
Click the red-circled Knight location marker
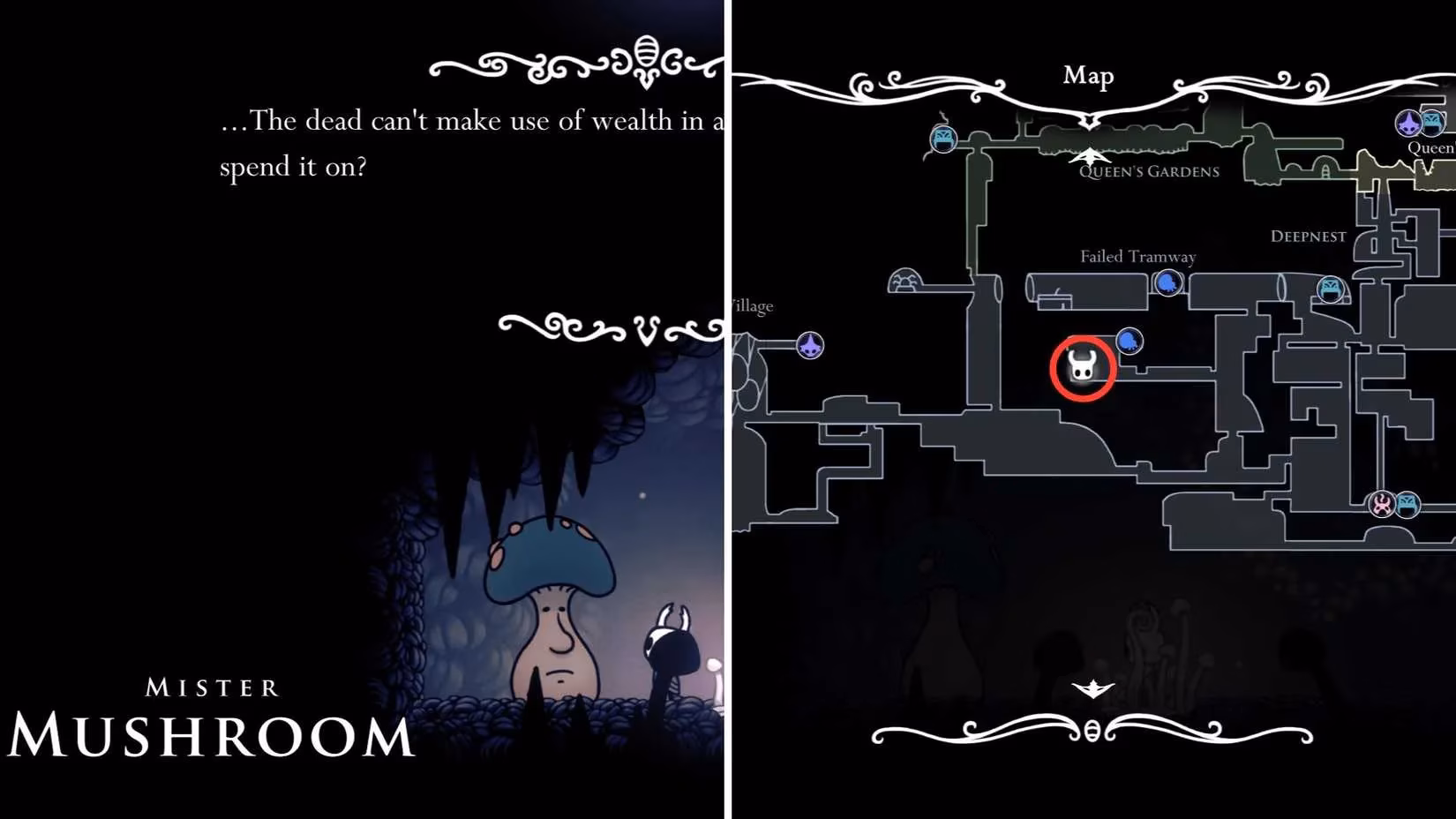click(x=1083, y=368)
